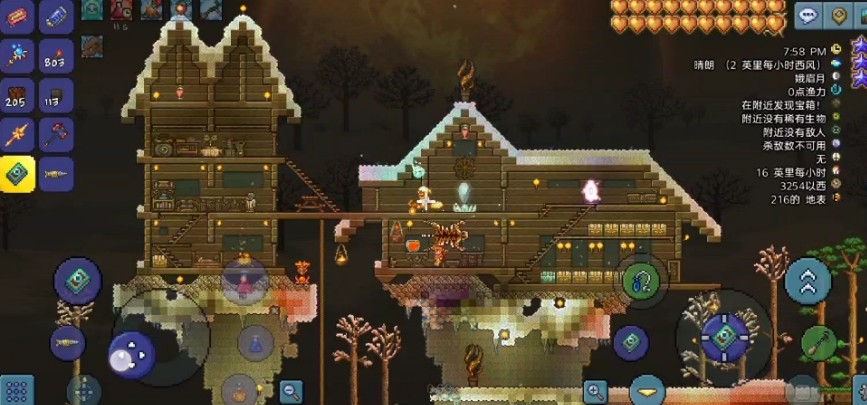Choose the golden drill hotbar slot
This screenshot has height=405, width=867.
tap(55, 173)
